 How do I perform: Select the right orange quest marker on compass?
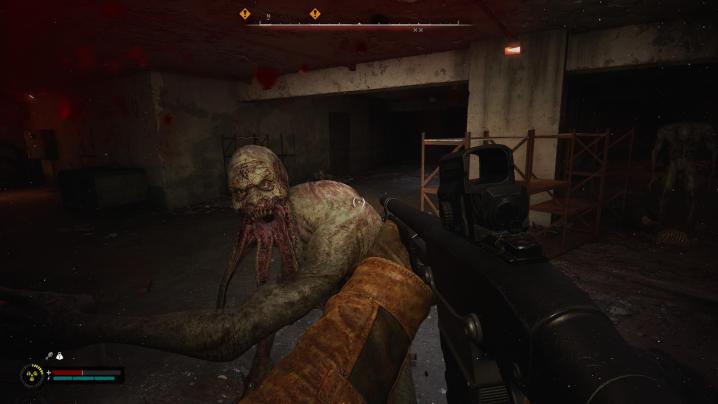pos(315,13)
